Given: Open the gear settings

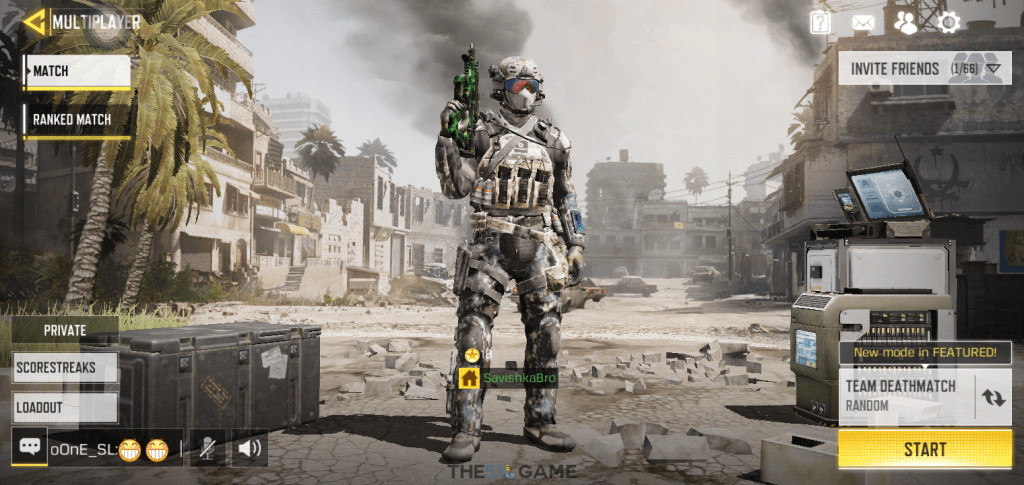Looking at the screenshot, I should tap(948, 22).
